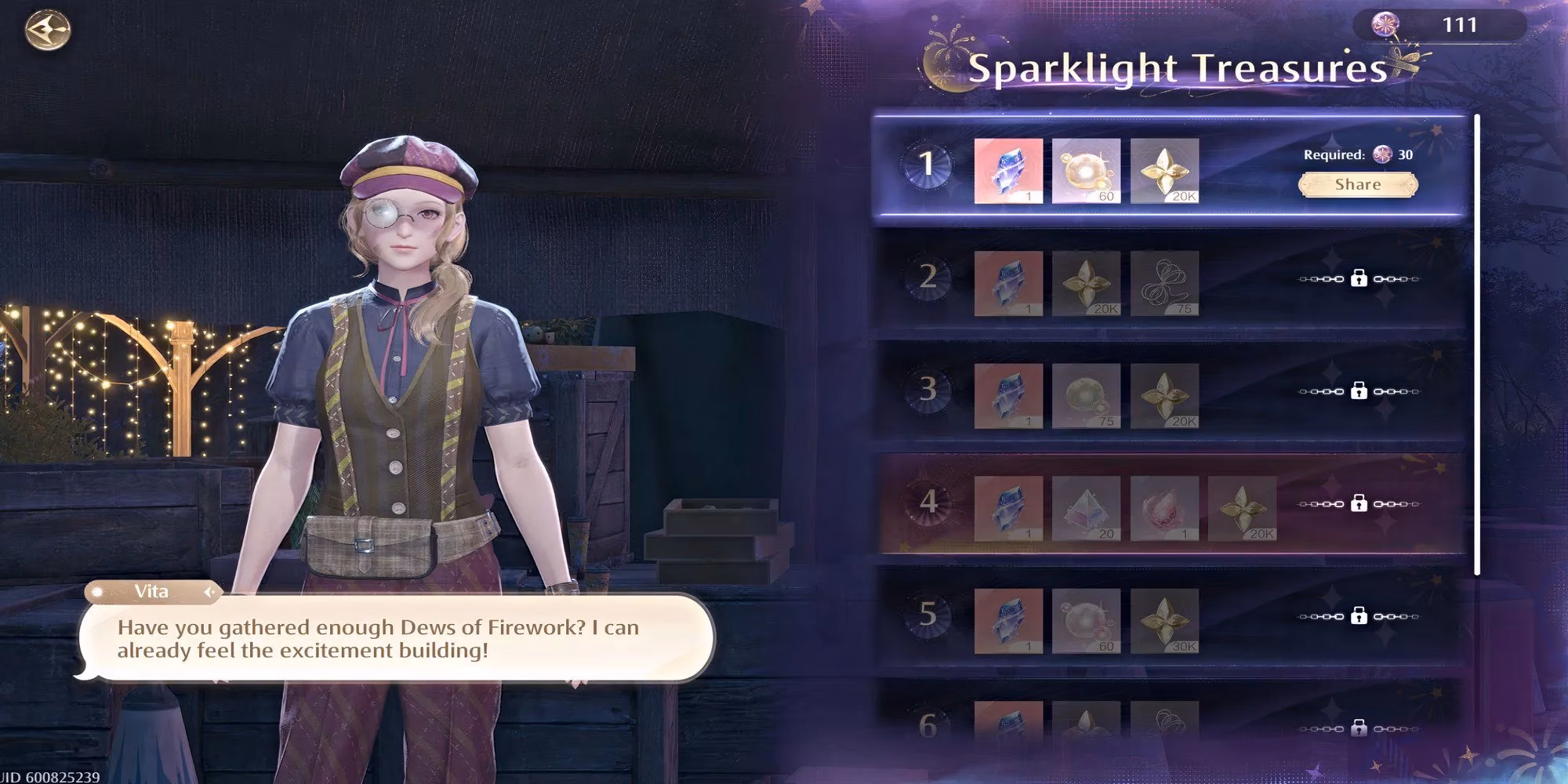Screen dimensions: 1568x784
Task: View the golden bubble item in row 1
Action: coord(1086,171)
